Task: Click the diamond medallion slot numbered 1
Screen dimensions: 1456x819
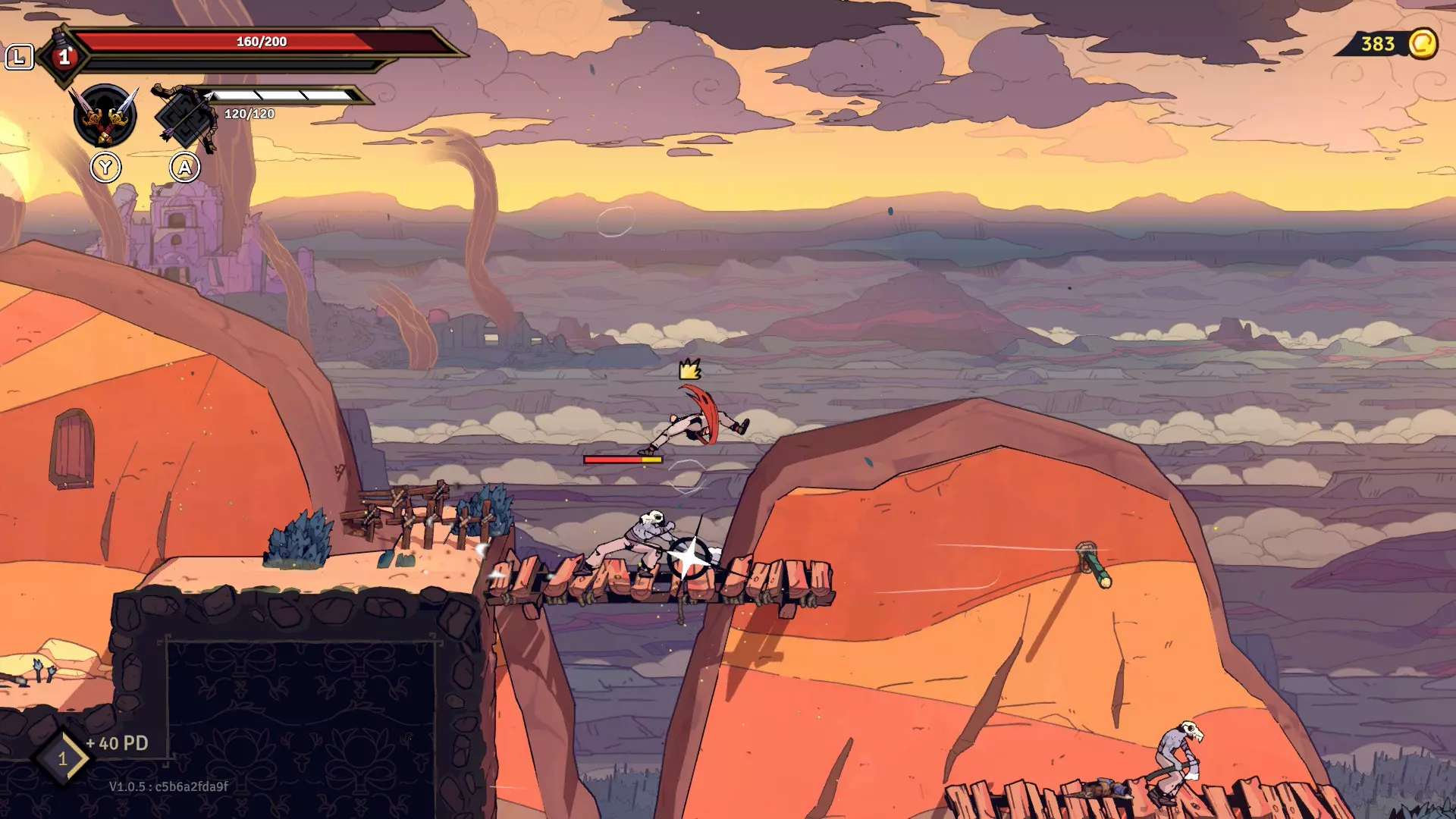Action: click(63, 758)
